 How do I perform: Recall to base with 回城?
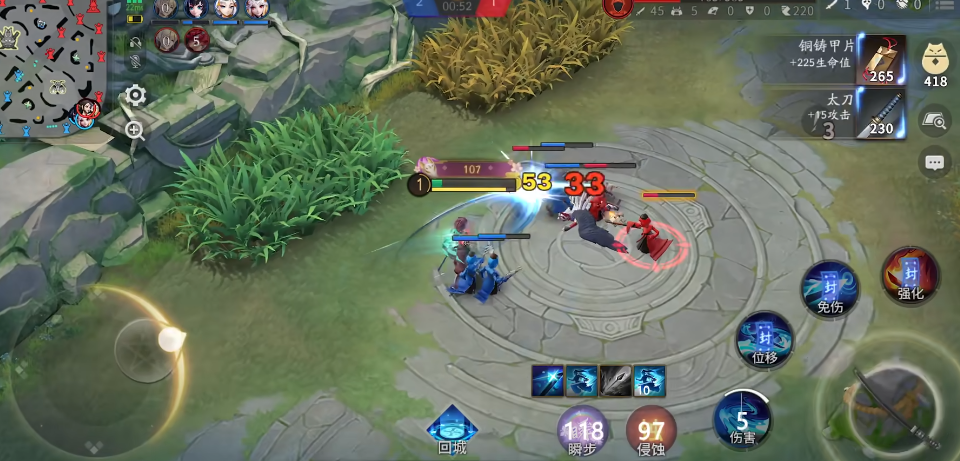tap(452, 430)
